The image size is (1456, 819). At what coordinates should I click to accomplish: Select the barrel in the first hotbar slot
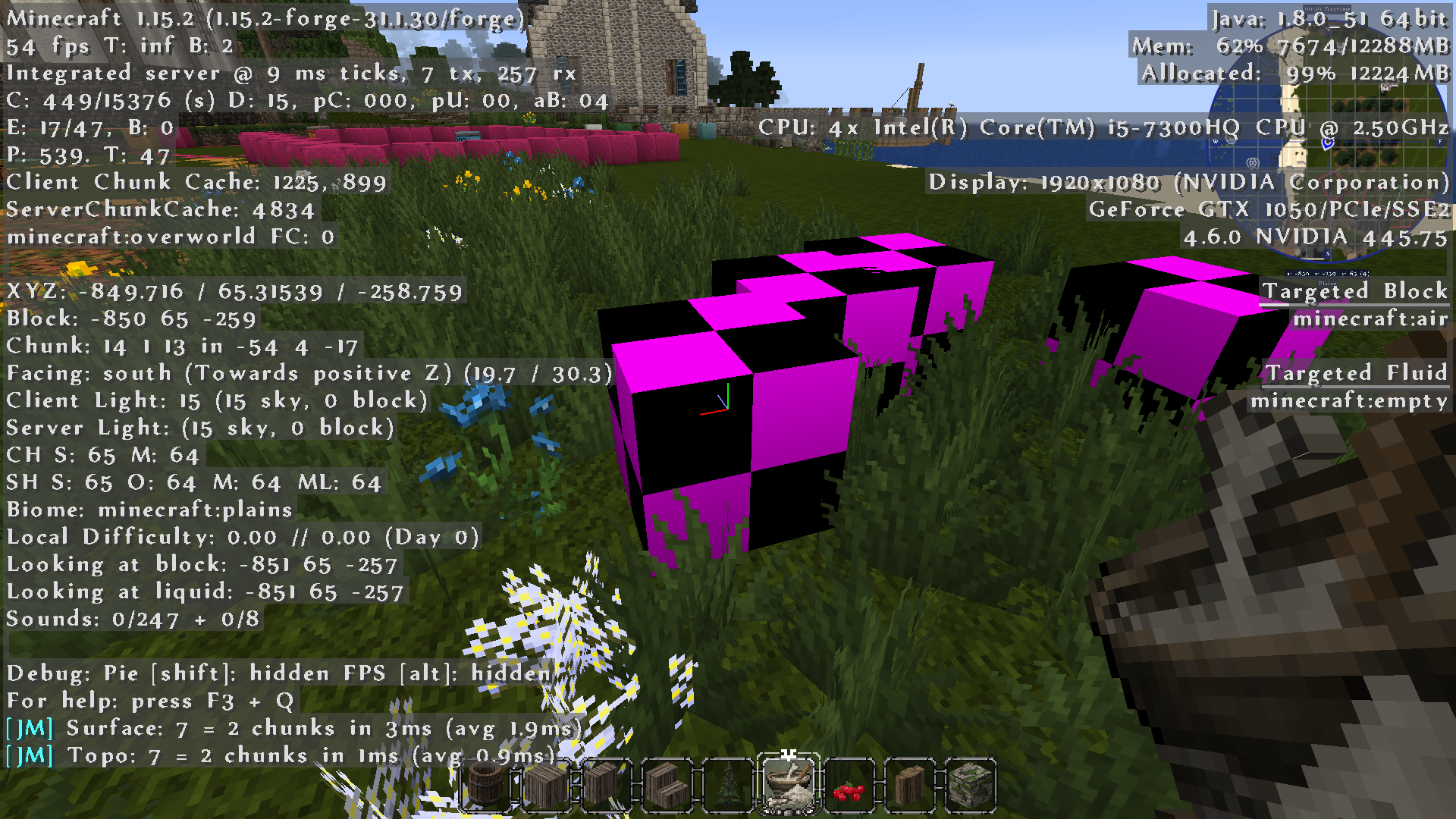tap(486, 785)
